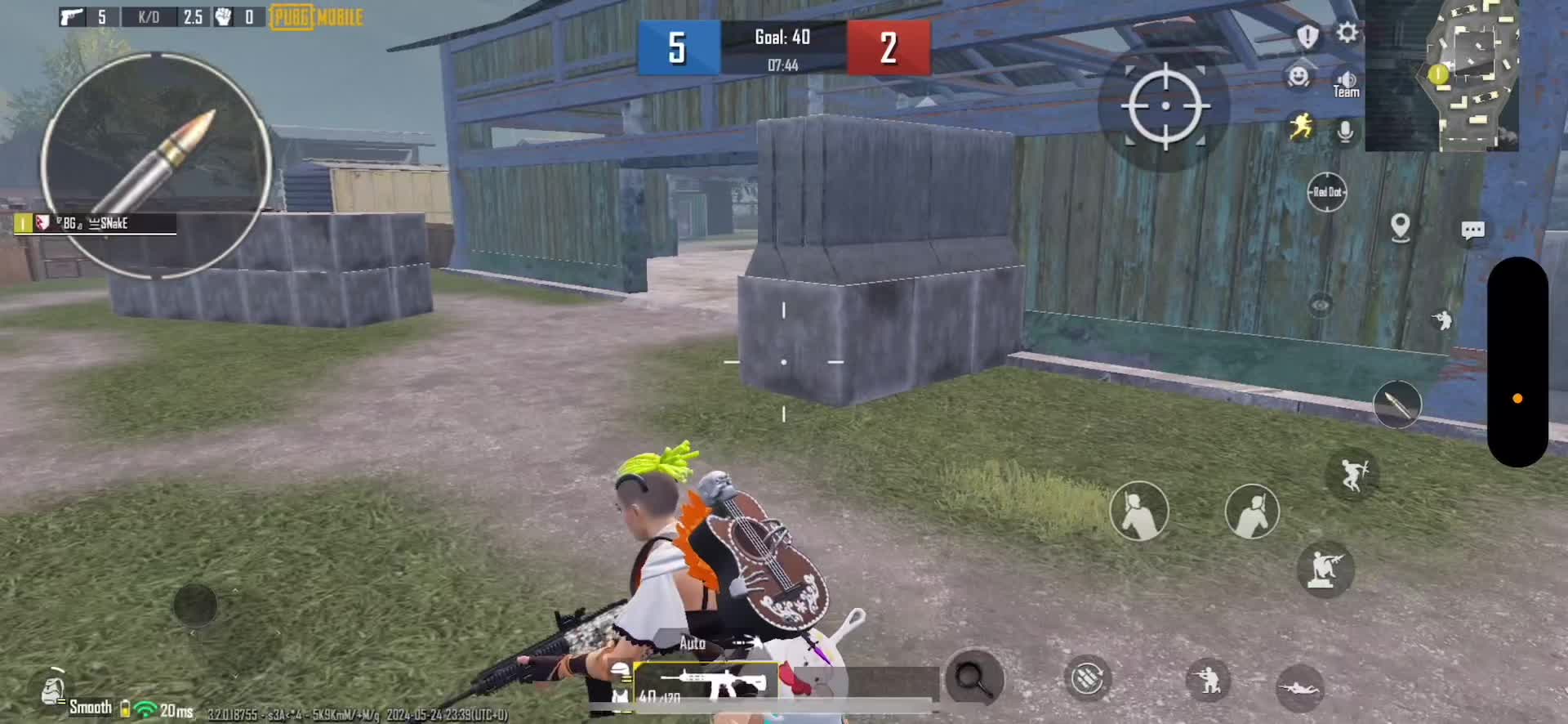Toggle the yellow auto-sprint runner icon
The height and width of the screenshot is (724, 1568).
coord(1301,127)
